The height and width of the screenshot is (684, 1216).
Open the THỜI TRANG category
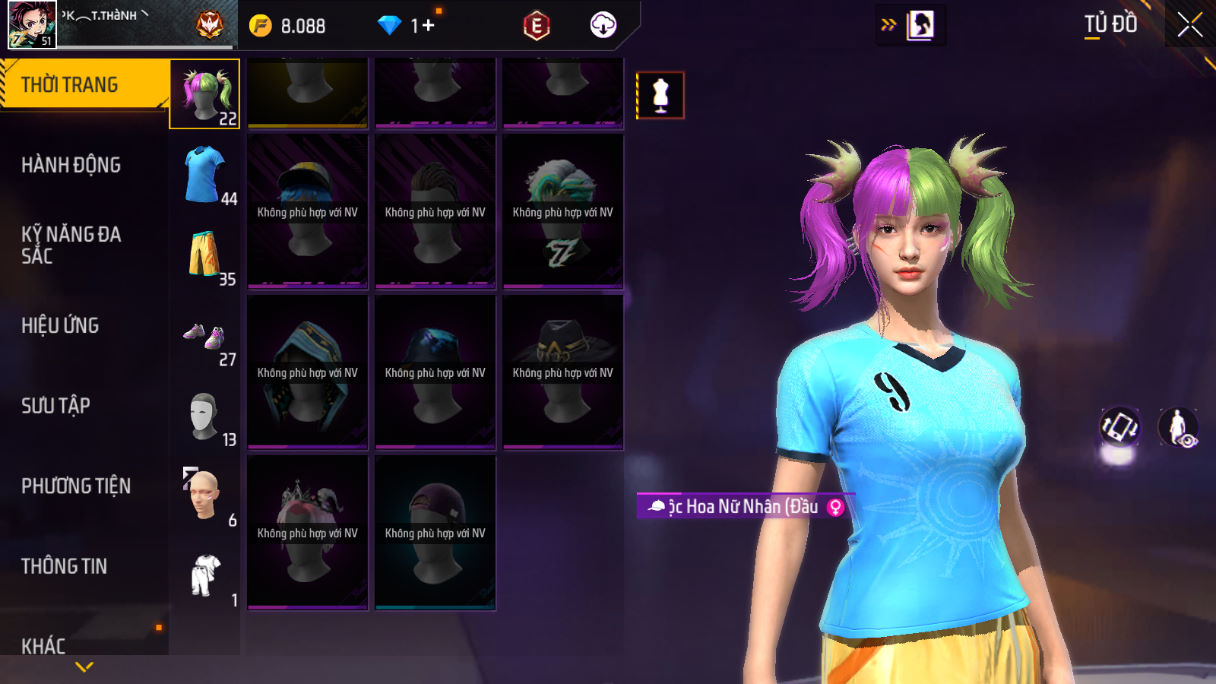tap(70, 85)
